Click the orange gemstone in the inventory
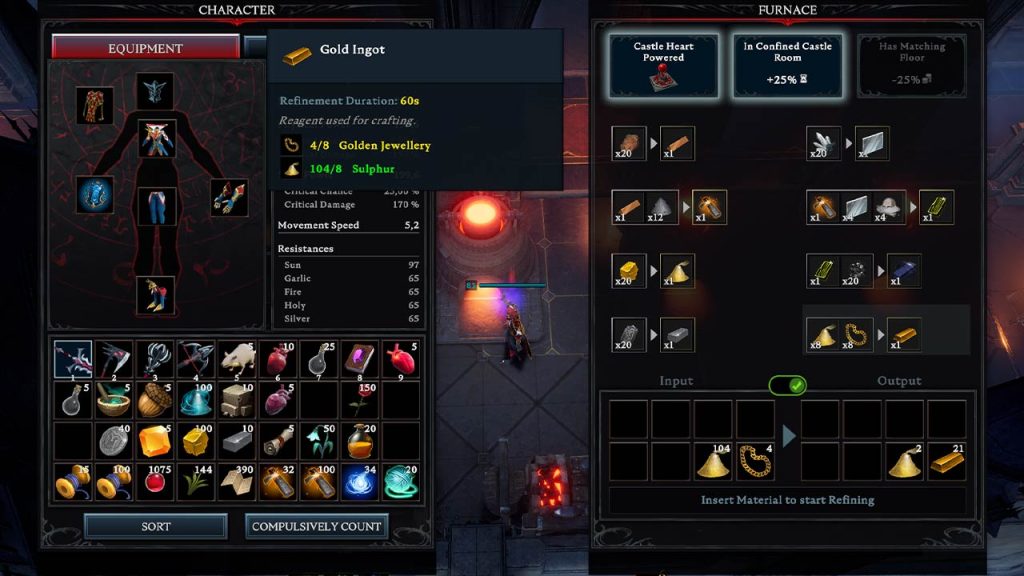Screen dimensions: 1024x576 [x=155, y=440]
